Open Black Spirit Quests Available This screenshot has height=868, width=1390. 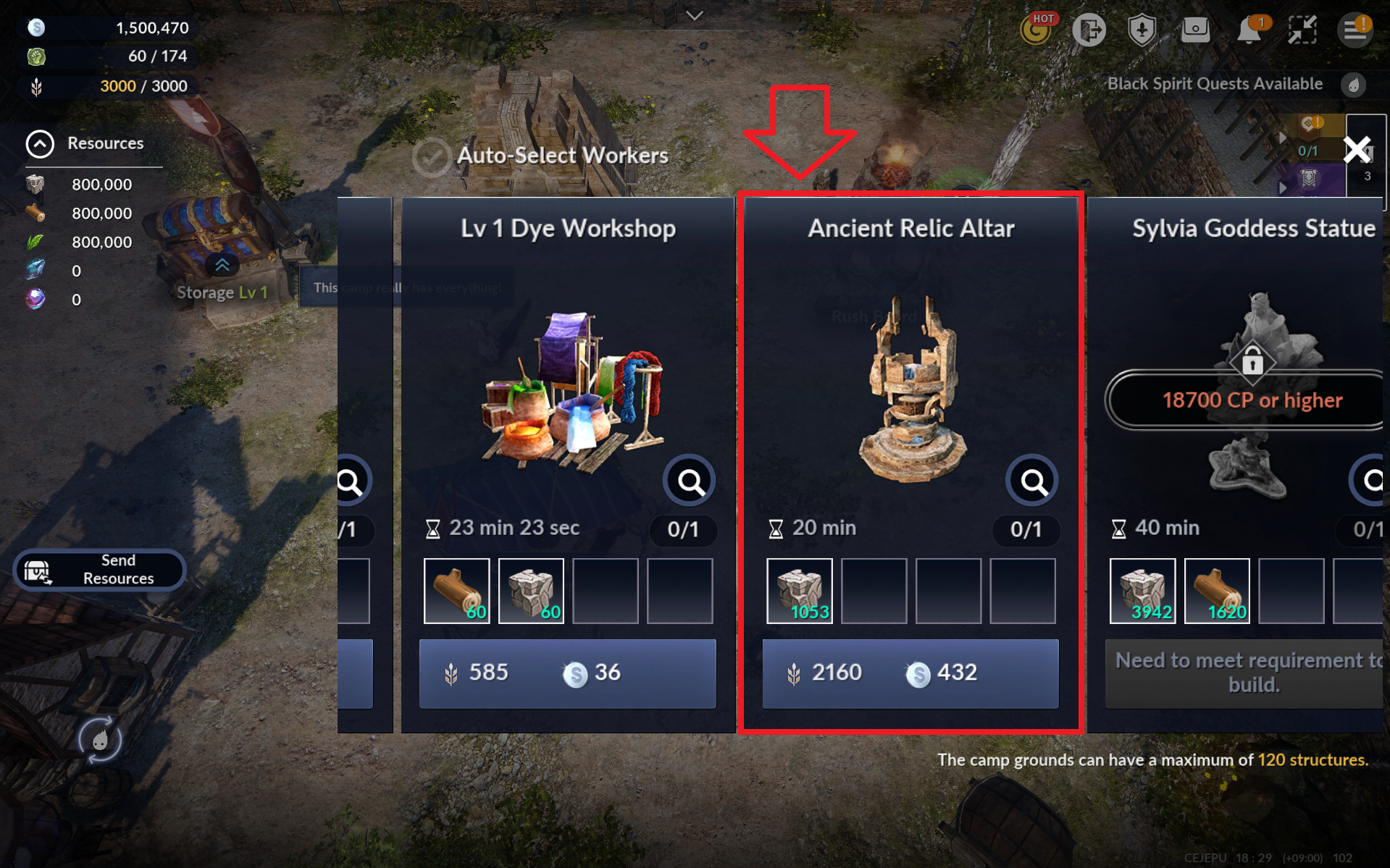click(1215, 84)
